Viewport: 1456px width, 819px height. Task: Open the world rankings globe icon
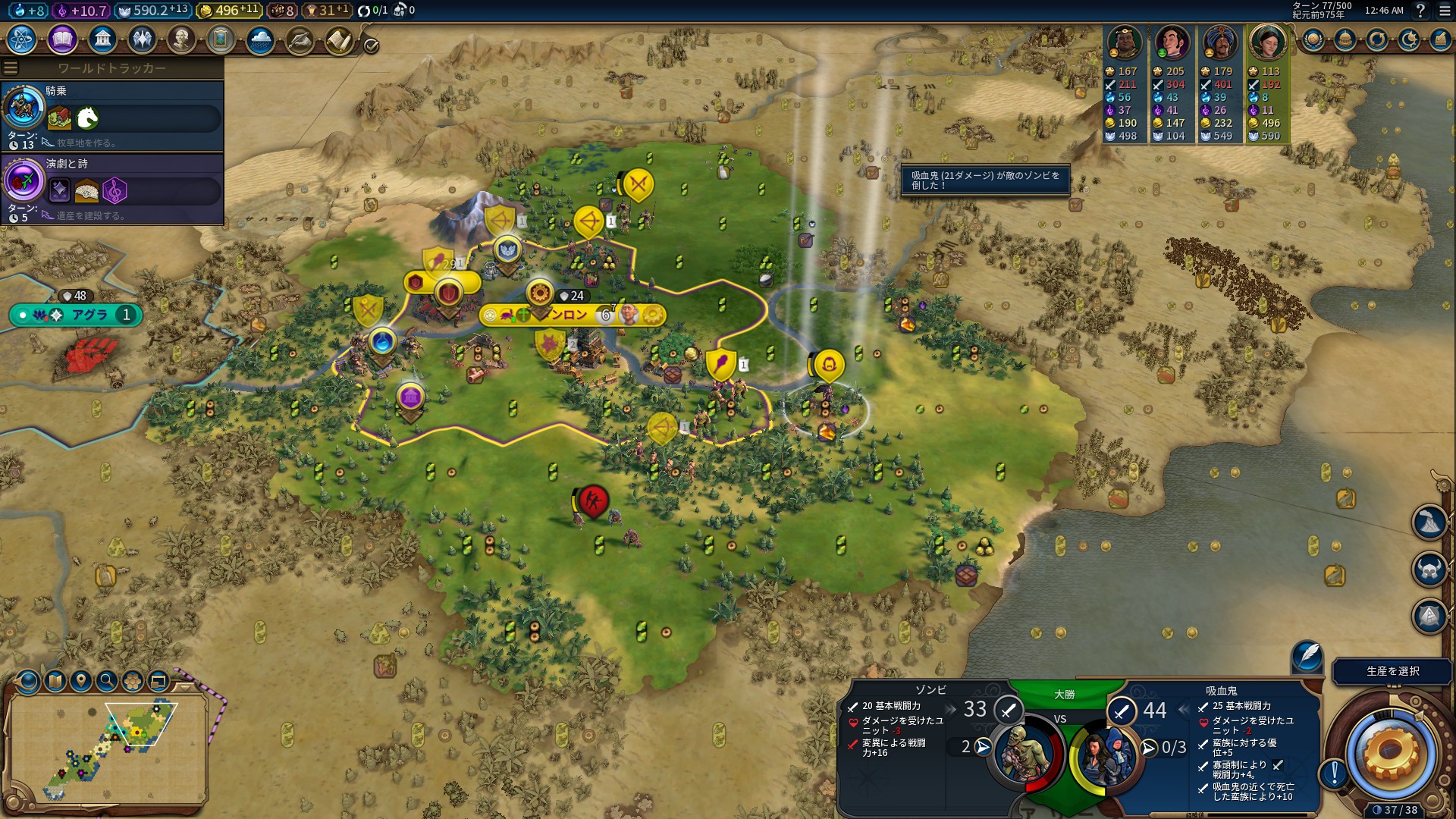(1313, 39)
